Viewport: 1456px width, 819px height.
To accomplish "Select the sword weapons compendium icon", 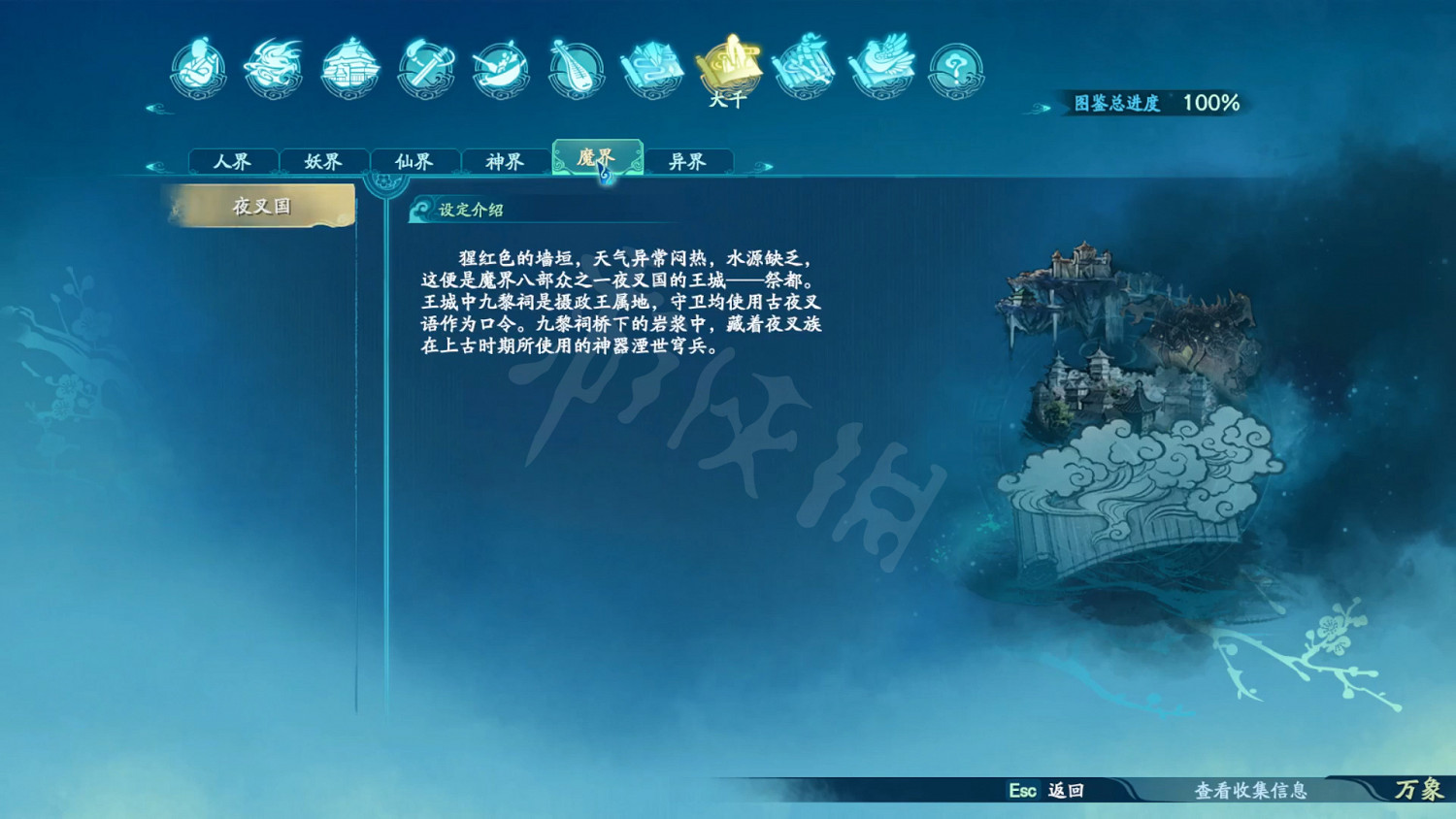I will pyautogui.click(x=425, y=68).
